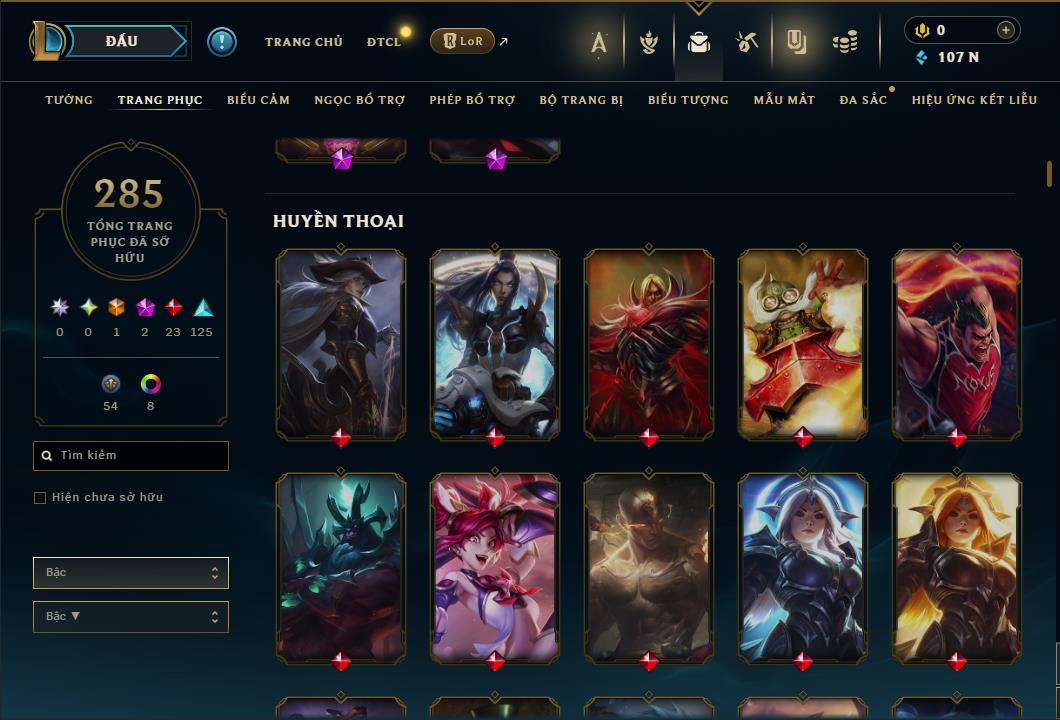Select the PHÉP BỔ TRỢ tab
This screenshot has width=1060, height=720.
tap(472, 100)
